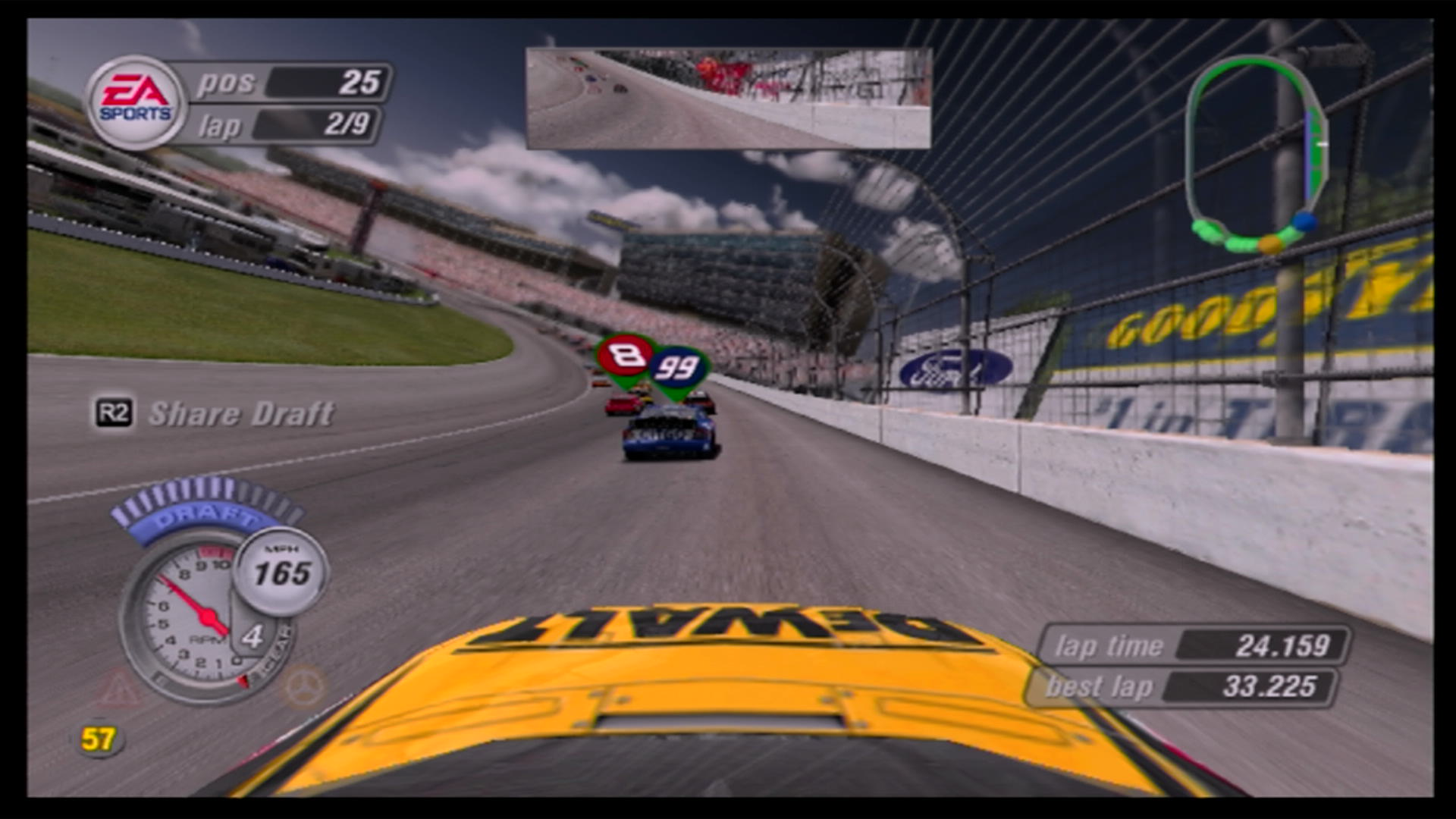Image resolution: width=1456 pixels, height=819 pixels.
Task: Click the steering wheel damage indicator
Action: (x=306, y=686)
